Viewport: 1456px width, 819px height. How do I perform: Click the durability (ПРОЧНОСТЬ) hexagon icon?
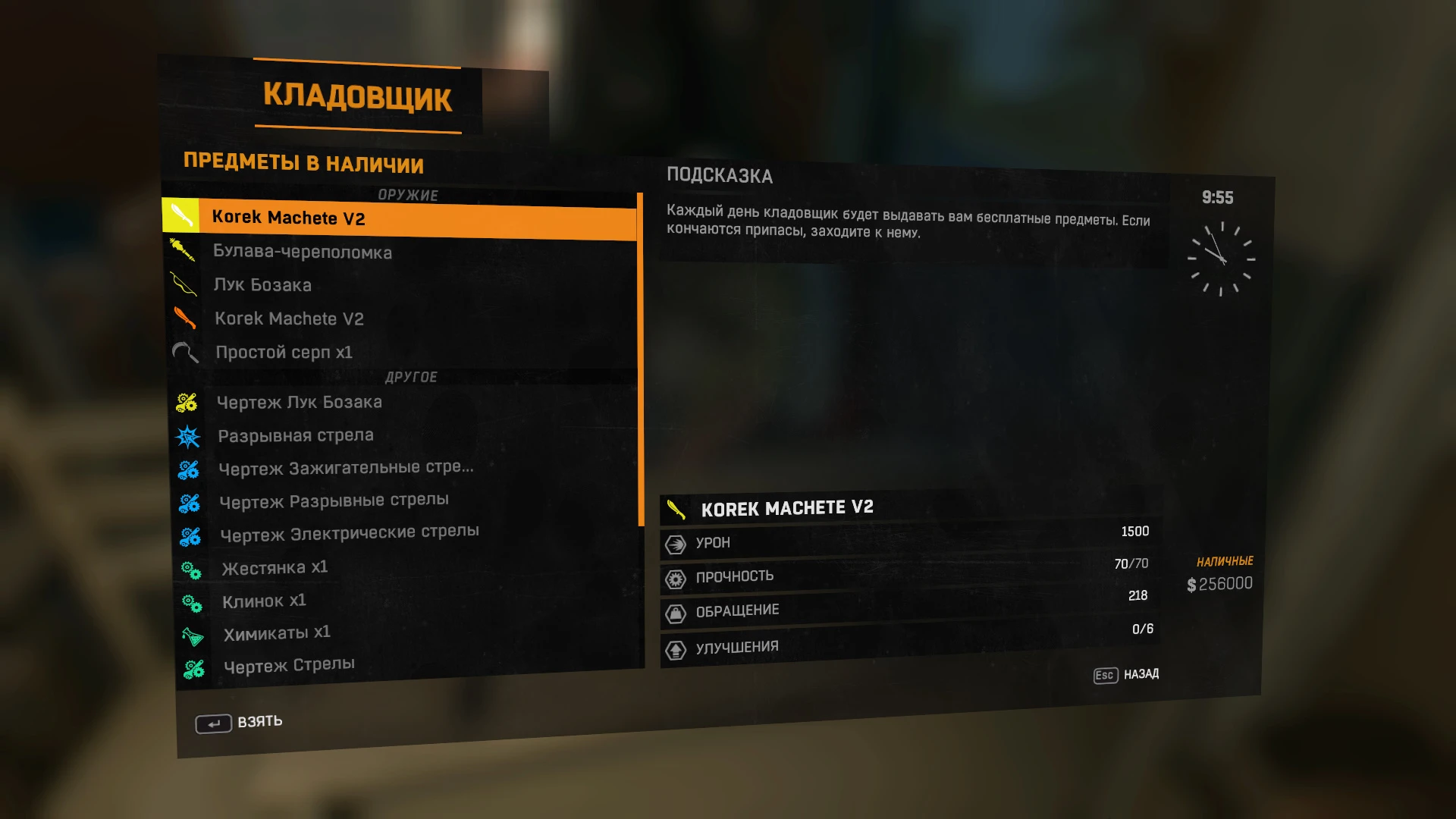point(673,577)
